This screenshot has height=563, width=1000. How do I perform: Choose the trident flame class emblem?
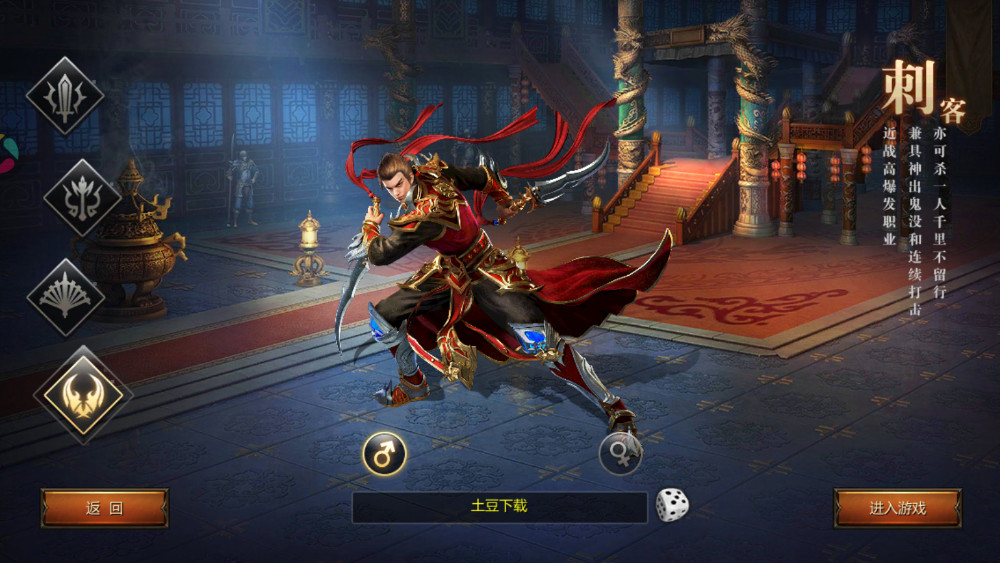(82, 197)
